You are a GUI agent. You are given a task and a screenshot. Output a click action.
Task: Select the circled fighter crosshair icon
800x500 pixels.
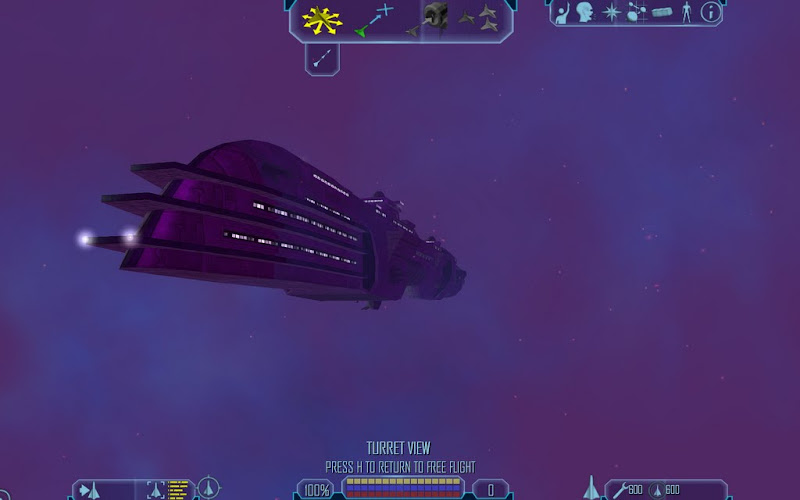pyautogui.click(x=208, y=489)
